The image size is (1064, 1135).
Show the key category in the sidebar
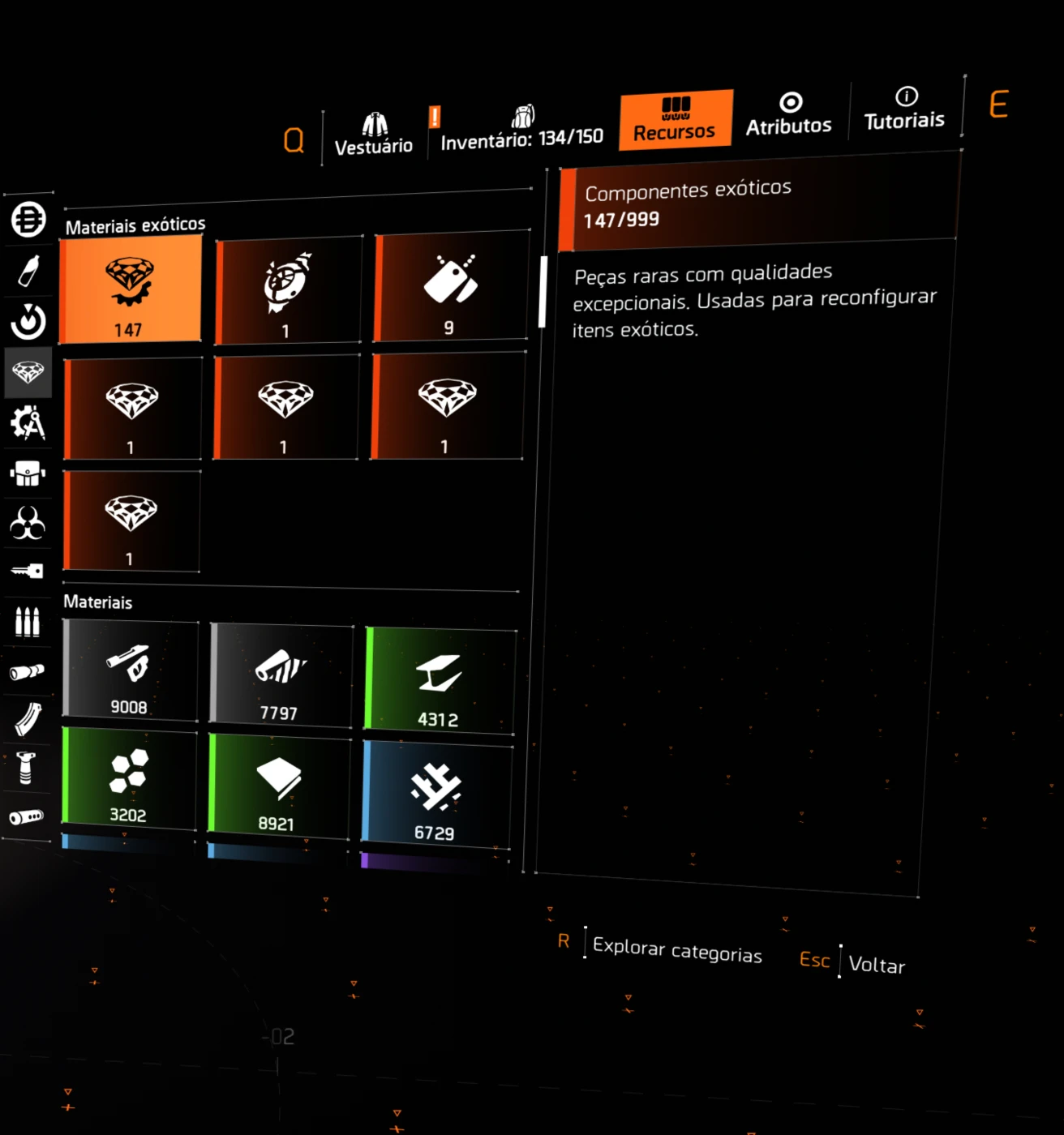click(28, 572)
